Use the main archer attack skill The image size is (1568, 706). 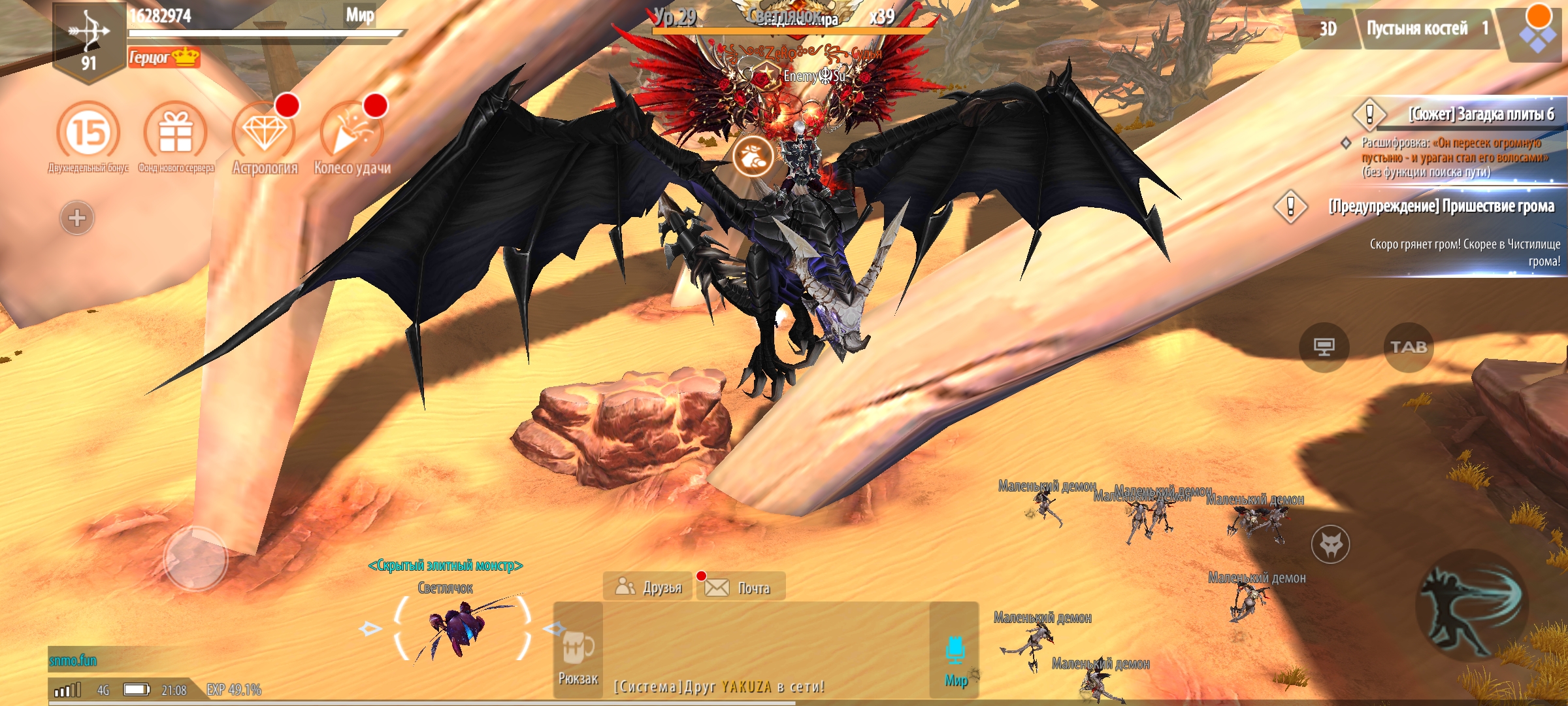(x=1471, y=608)
